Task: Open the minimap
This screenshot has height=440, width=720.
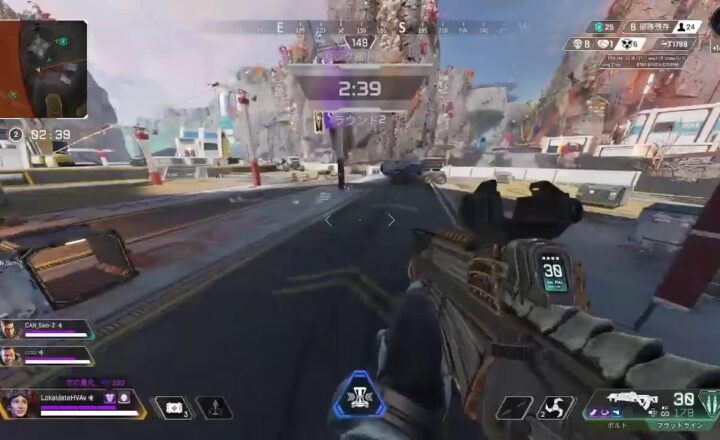Action: (x=44, y=69)
